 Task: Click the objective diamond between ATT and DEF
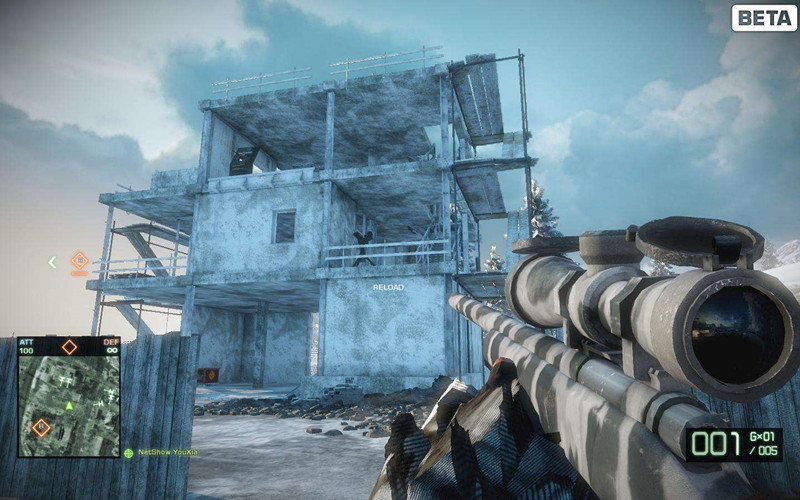(69, 347)
